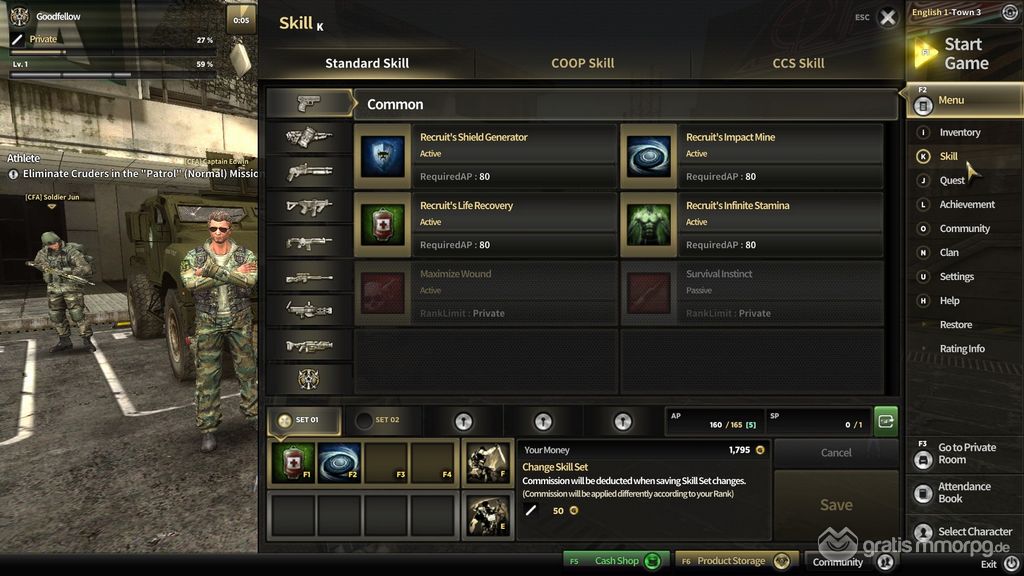Image resolution: width=1024 pixels, height=576 pixels.
Task: Click the Start Game button
Action: pyautogui.click(x=964, y=54)
